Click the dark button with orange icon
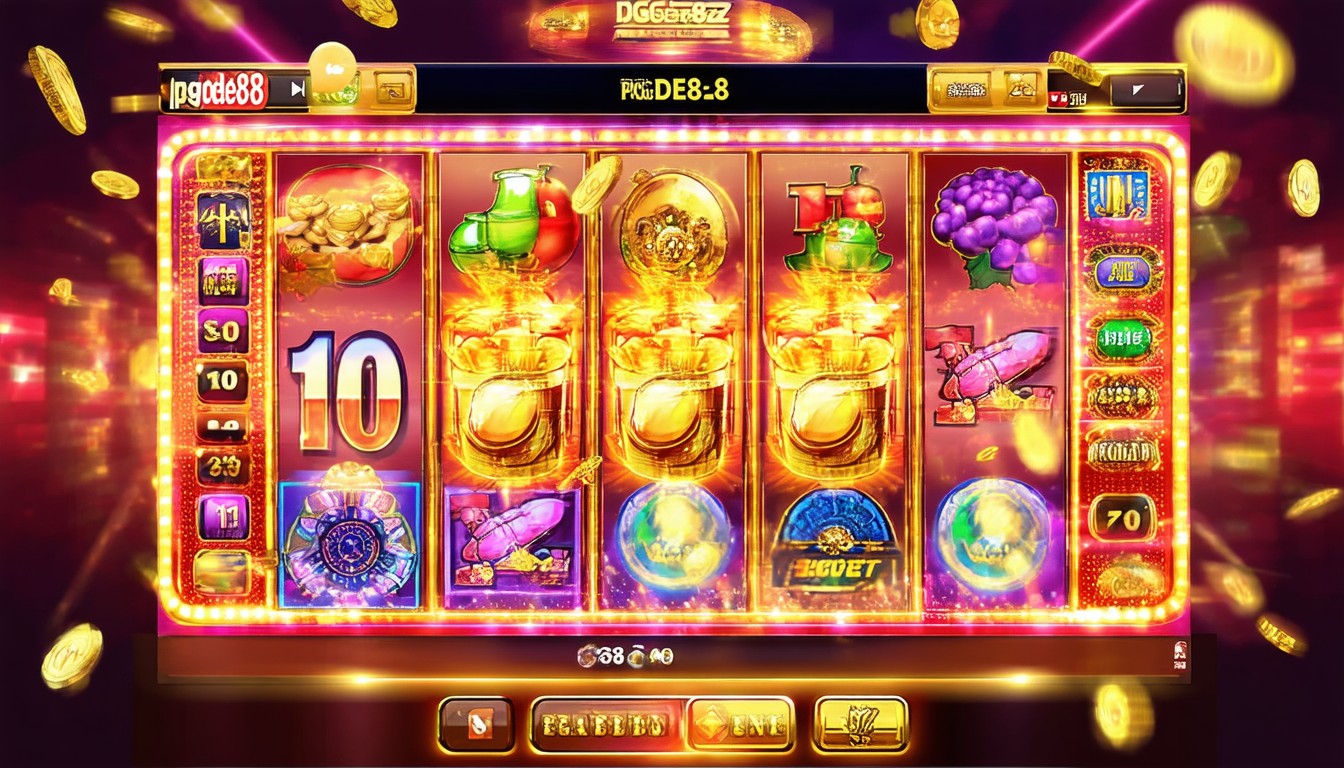This screenshot has width=1344, height=768. (476, 724)
